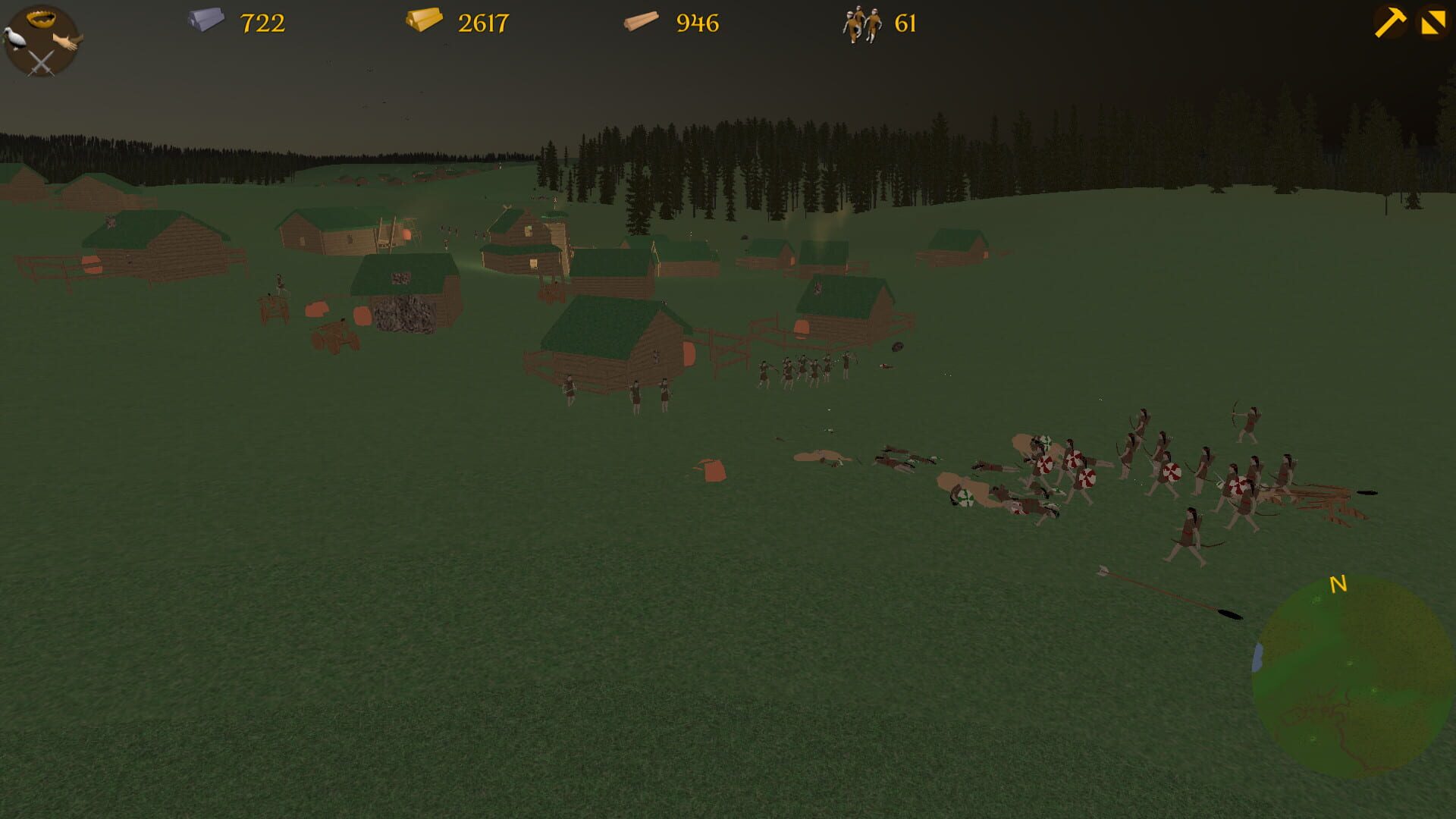Click the two-villager population icon

coord(861,25)
